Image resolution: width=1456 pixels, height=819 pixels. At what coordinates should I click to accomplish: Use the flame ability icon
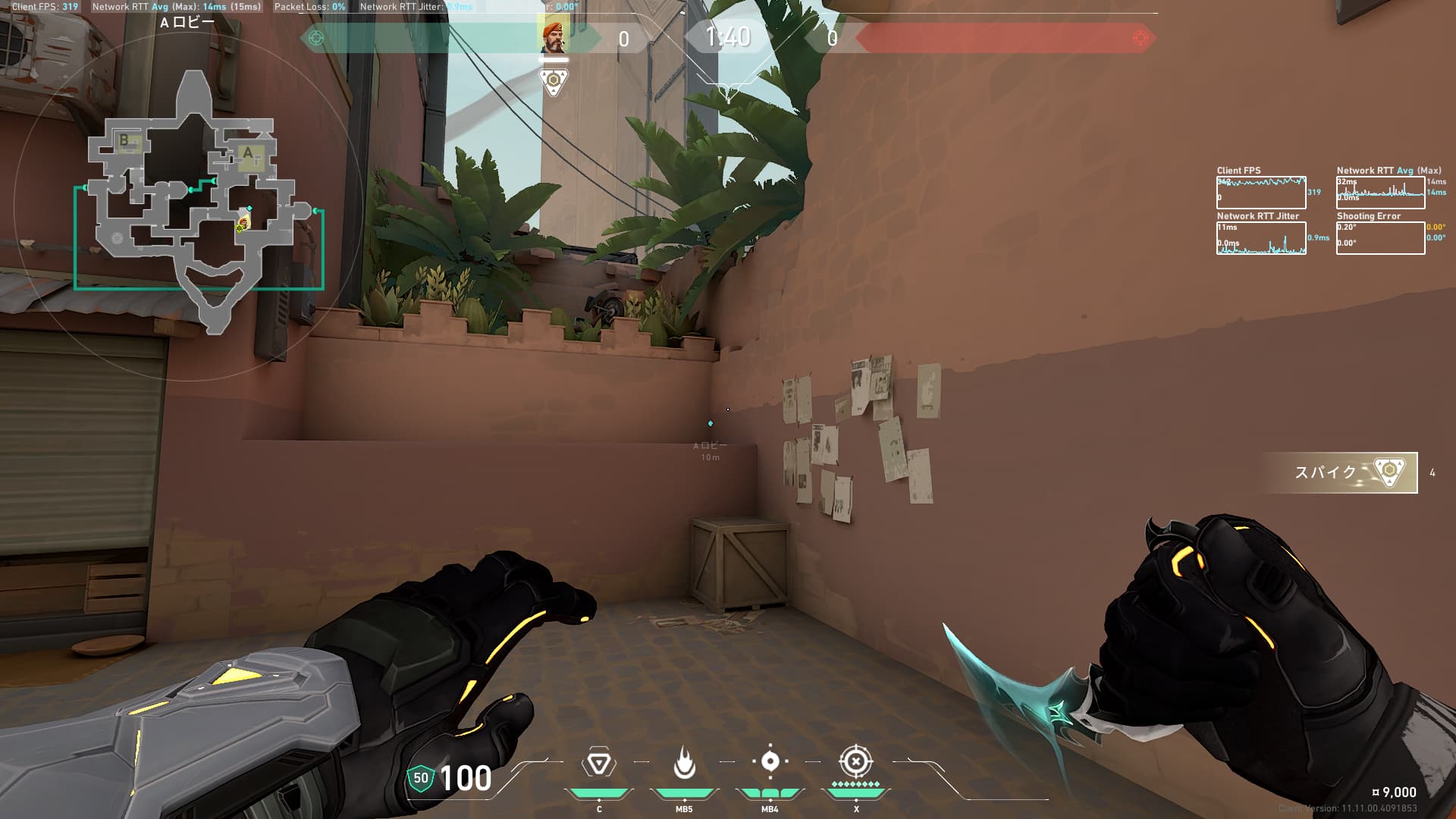684,763
